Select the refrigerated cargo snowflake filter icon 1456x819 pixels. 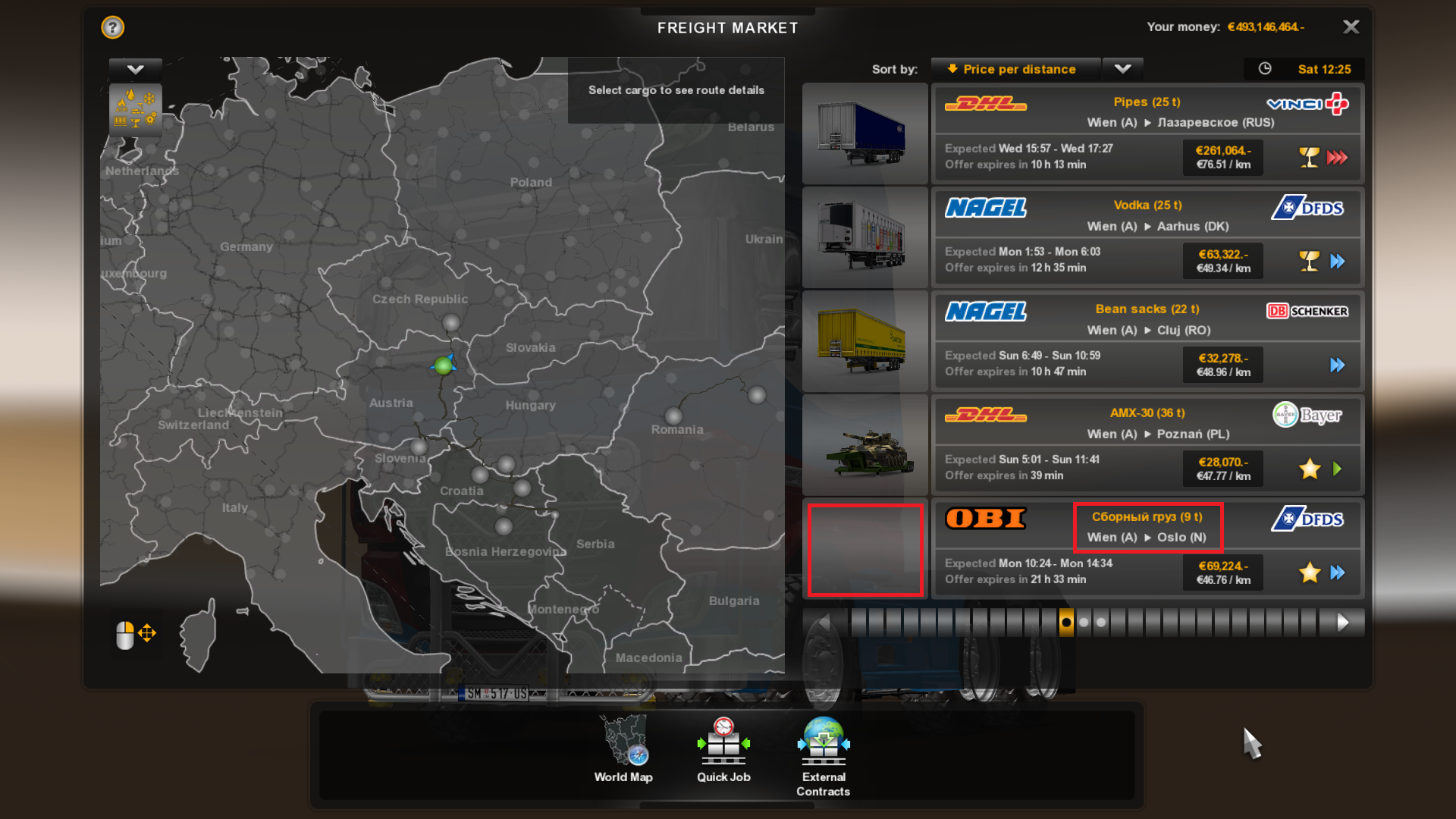[149, 96]
